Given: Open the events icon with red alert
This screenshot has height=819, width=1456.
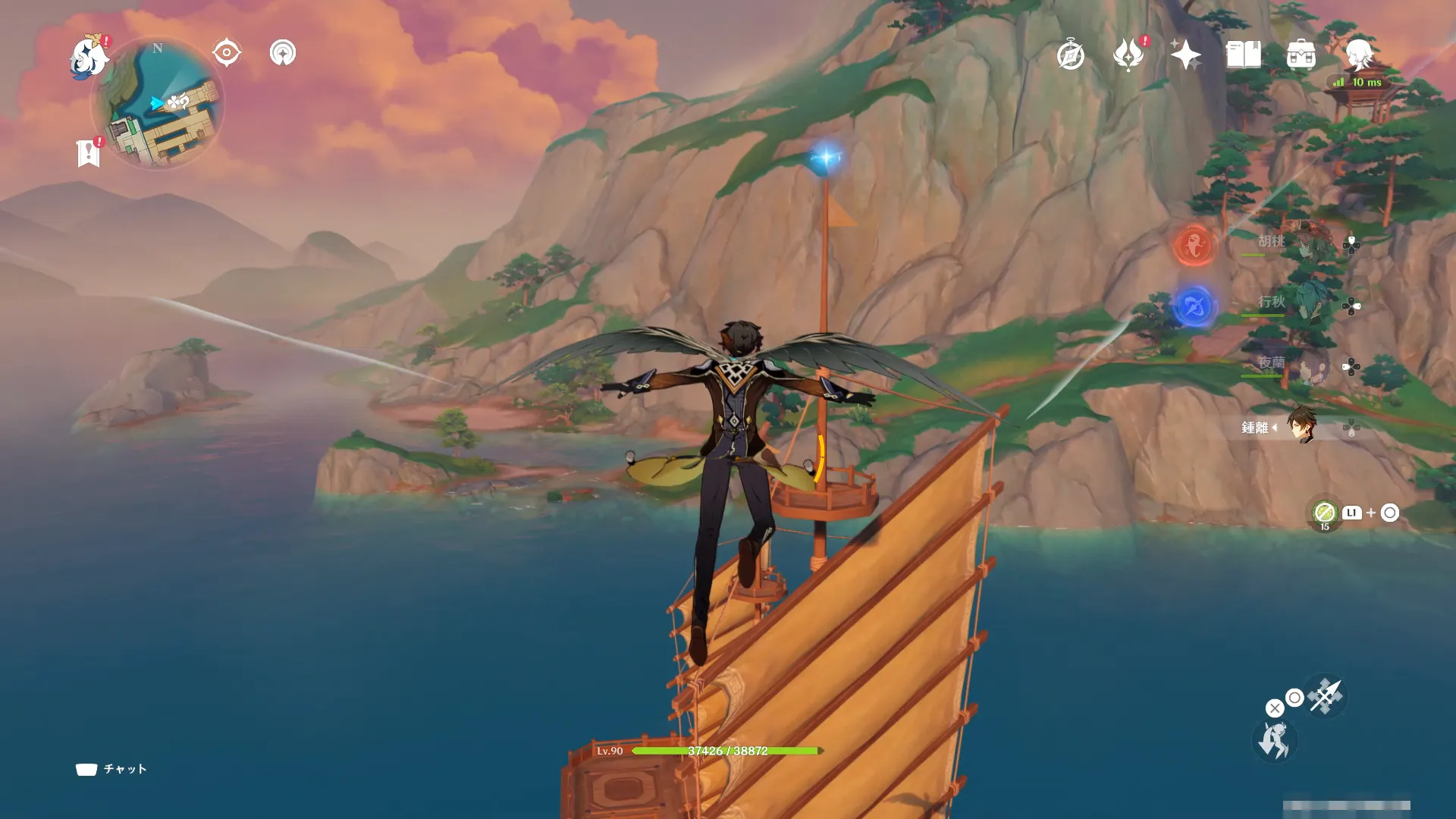Looking at the screenshot, I should tap(1128, 55).
